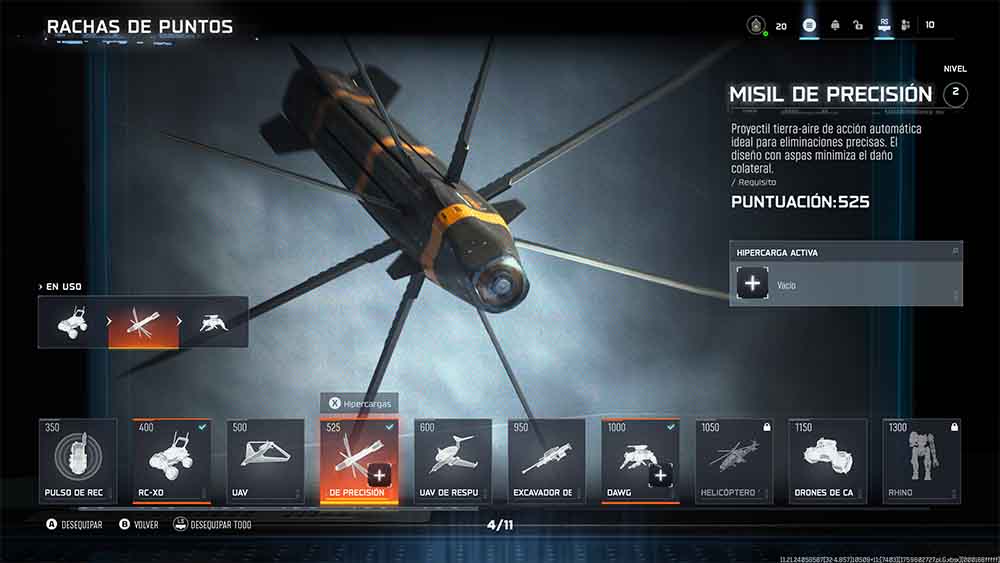
Task: Select the locked Helicóptero scorestreak
Action: point(735,460)
